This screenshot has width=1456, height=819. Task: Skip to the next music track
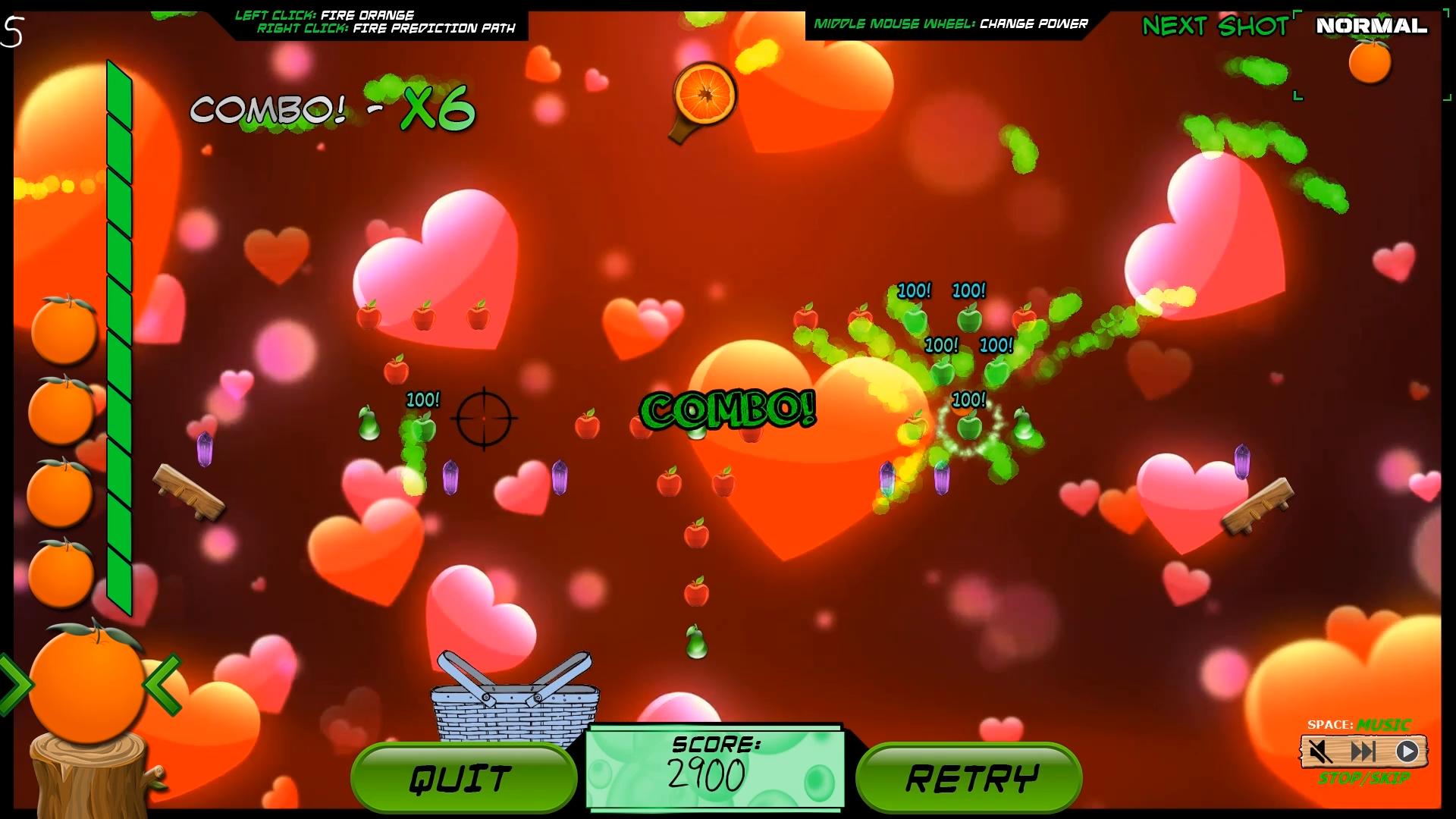(1363, 752)
